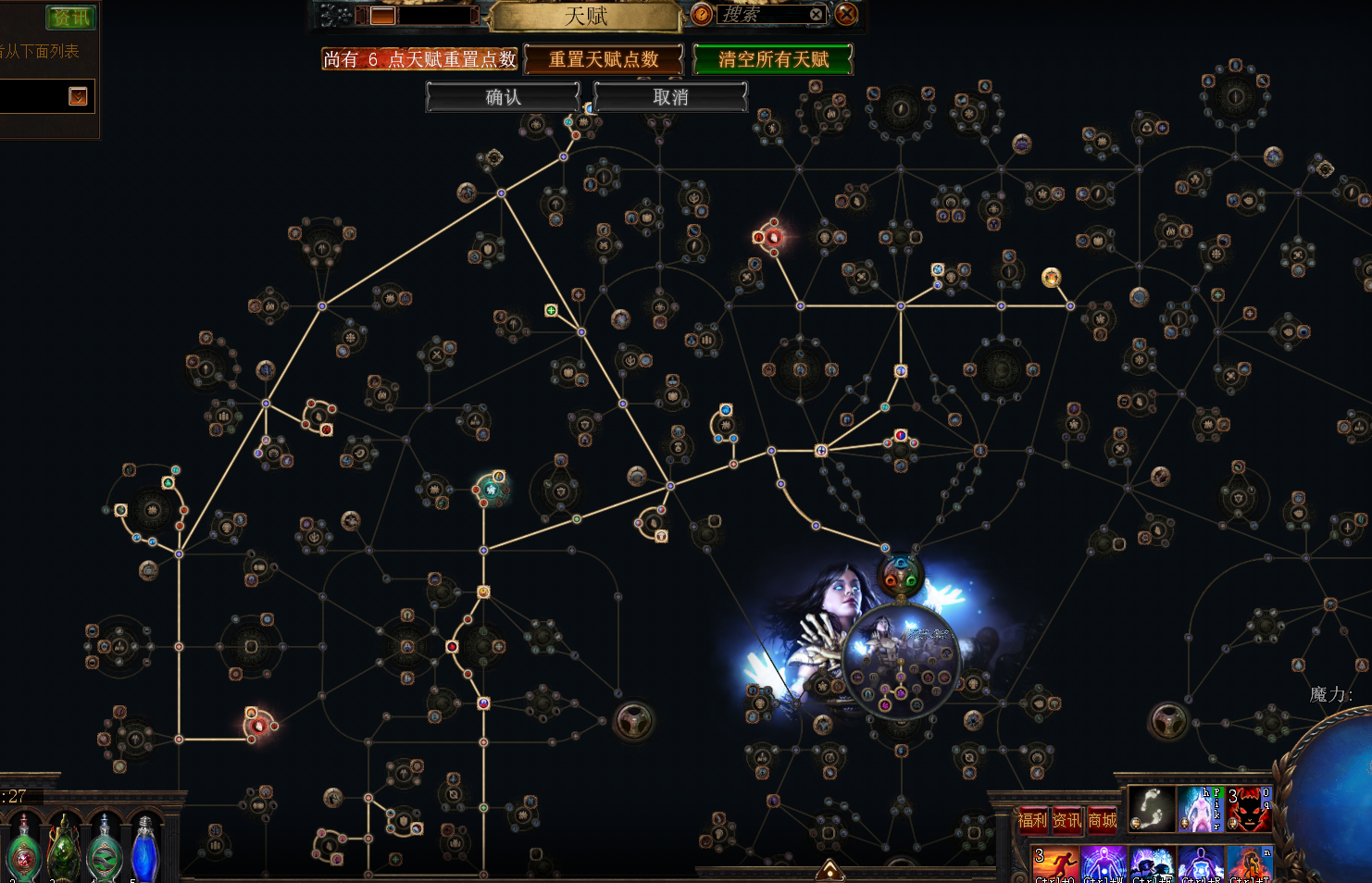Open the 商城 shop button
Image resolution: width=1372 pixels, height=883 pixels.
point(1102,820)
